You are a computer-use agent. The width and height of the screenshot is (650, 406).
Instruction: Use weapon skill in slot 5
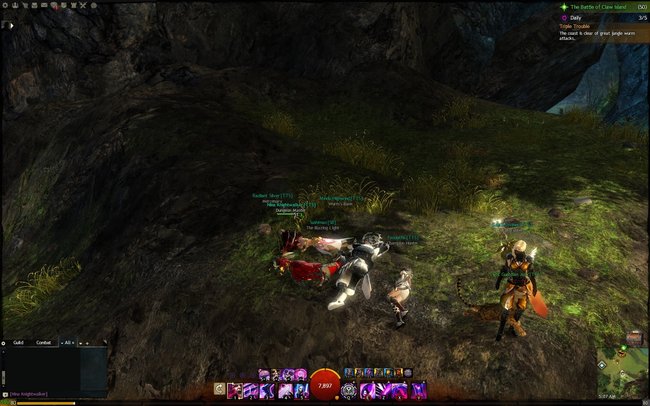(301, 389)
